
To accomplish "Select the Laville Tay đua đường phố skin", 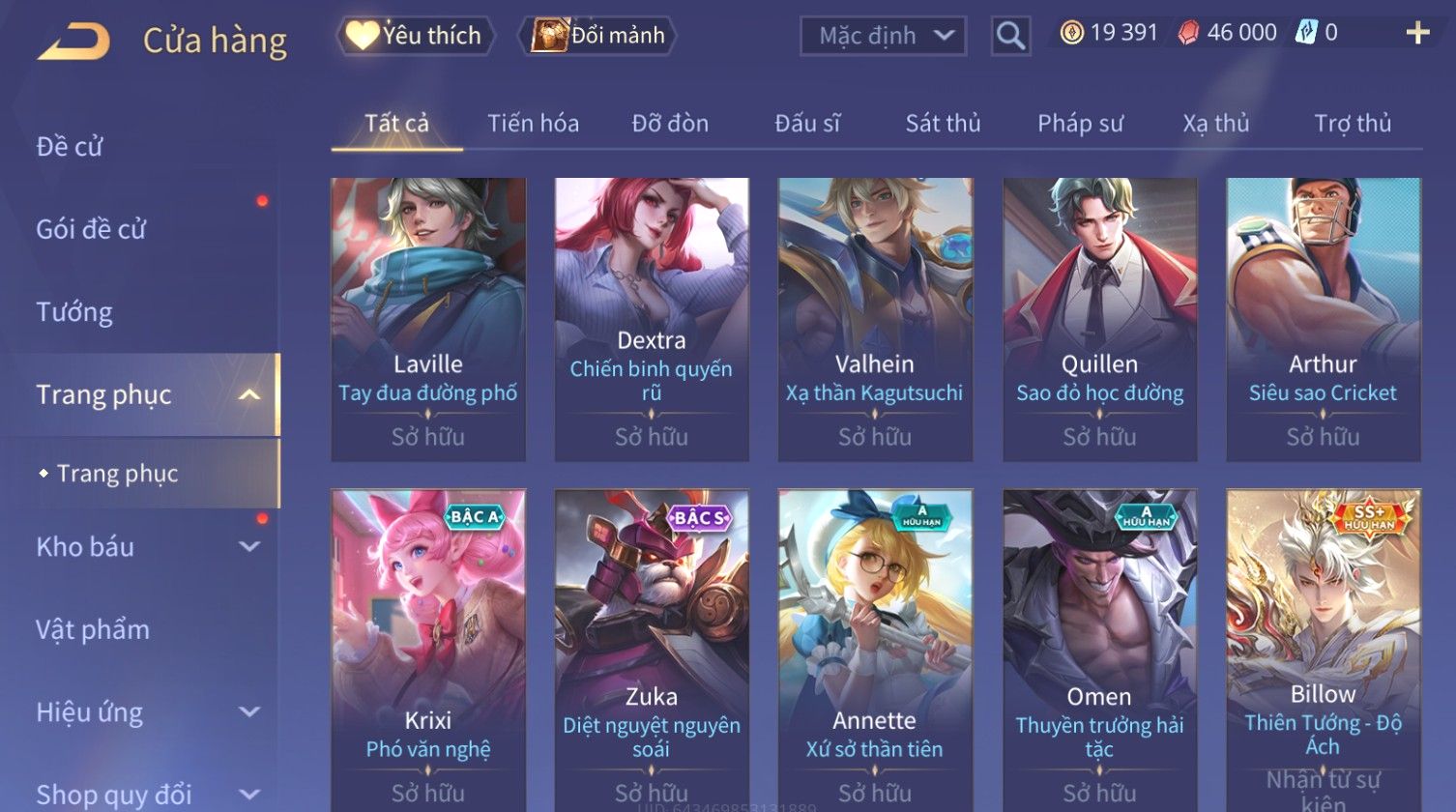I will point(428,319).
